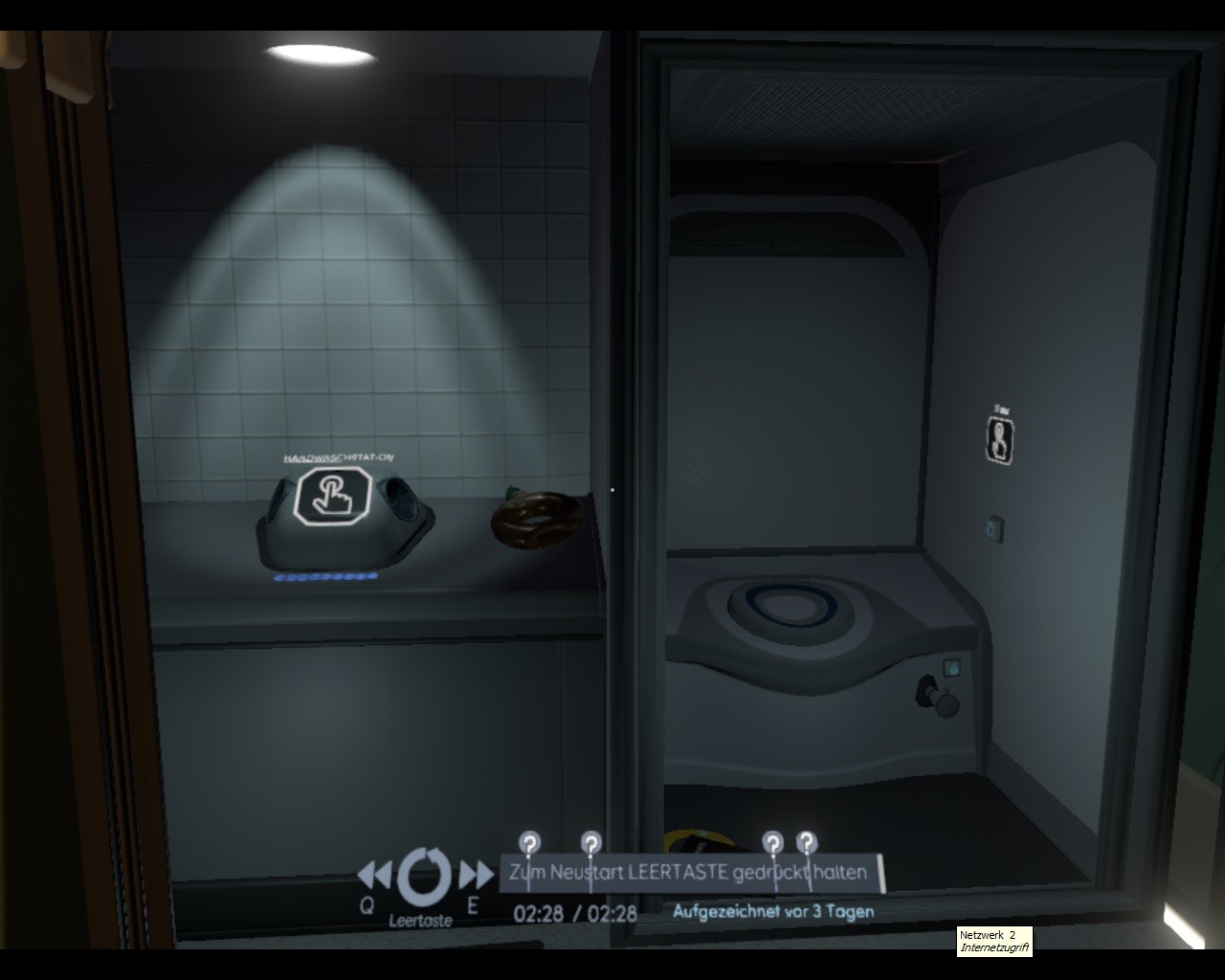Use the hand interaction icon on stall wall
The height and width of the screenshot is (980, 1225).
pyautogui.click(x=1000, y=440)
